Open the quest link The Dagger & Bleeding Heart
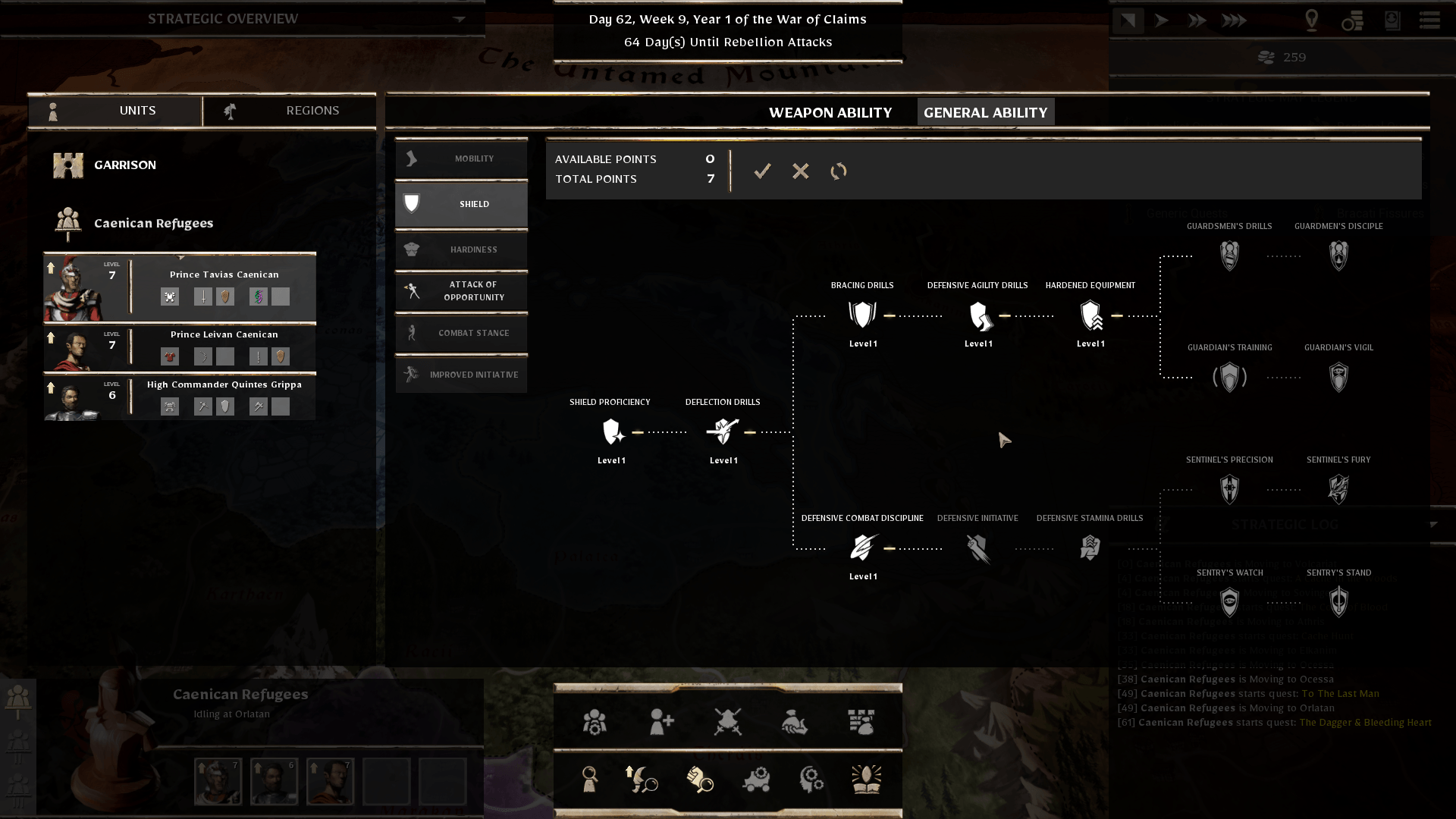 (x=1365, y=723)
